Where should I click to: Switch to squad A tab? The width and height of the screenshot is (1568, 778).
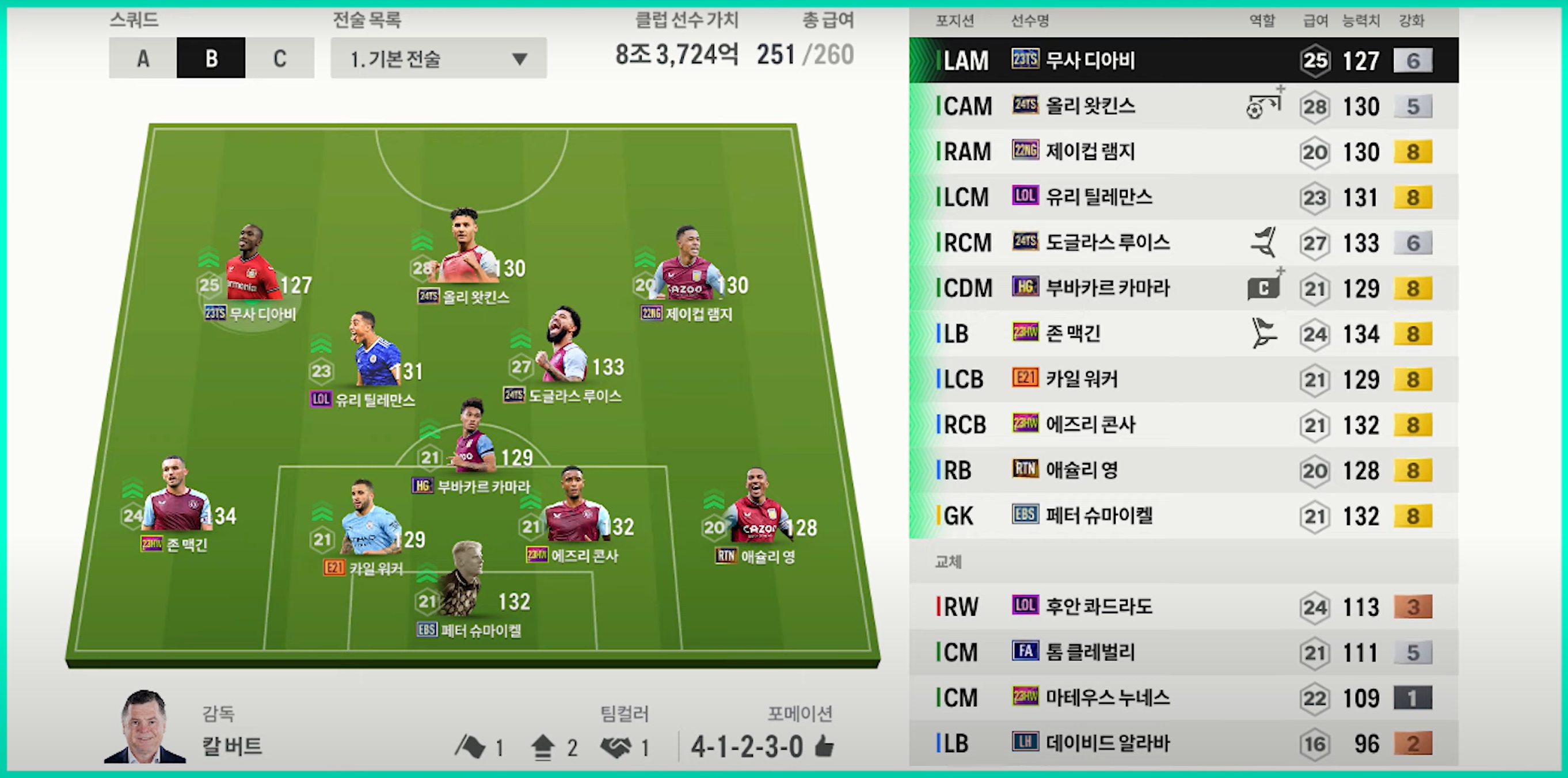pyautogui.click(x=143, y=58)
